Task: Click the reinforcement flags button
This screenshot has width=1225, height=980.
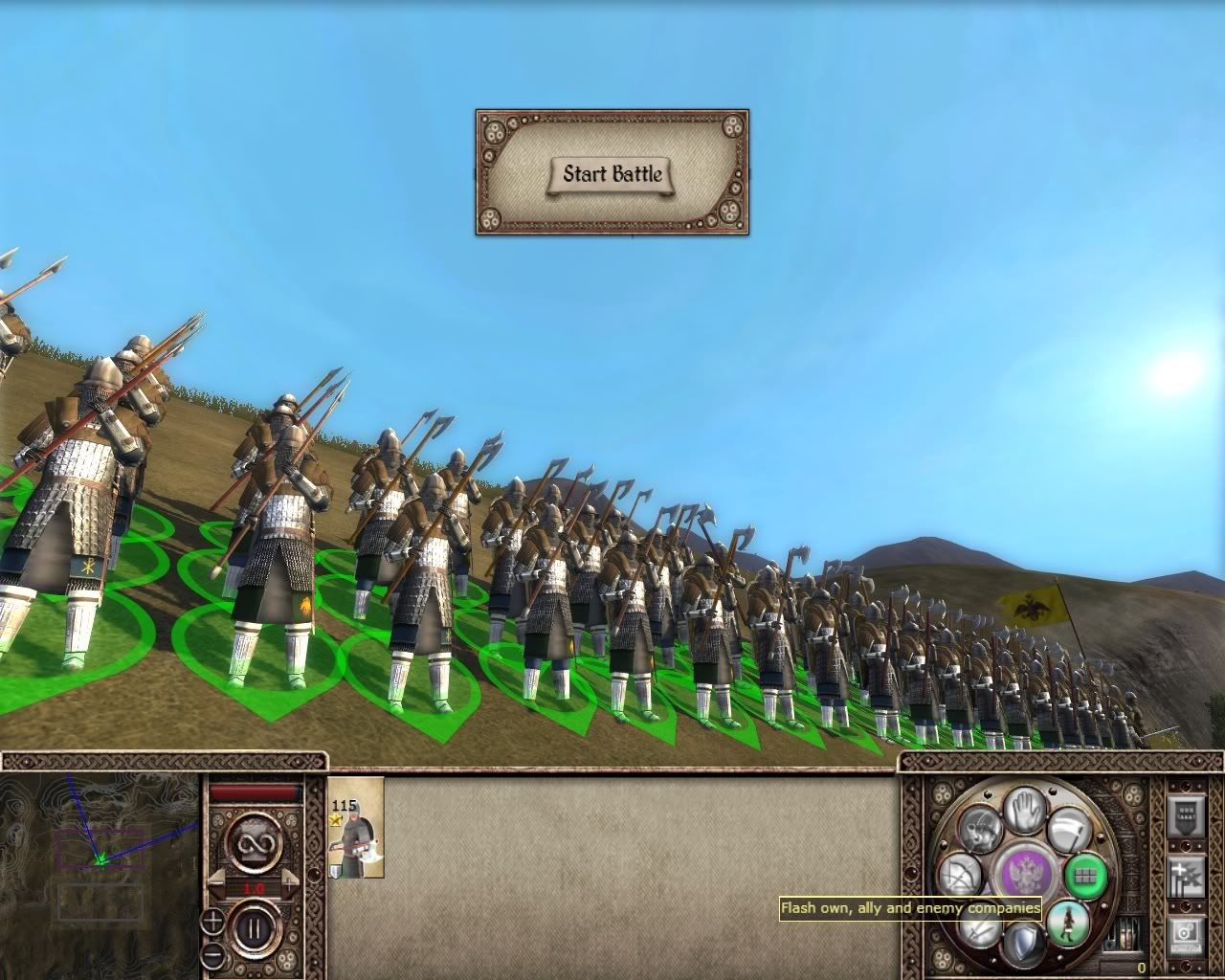Action: [x=1186, y=876]
